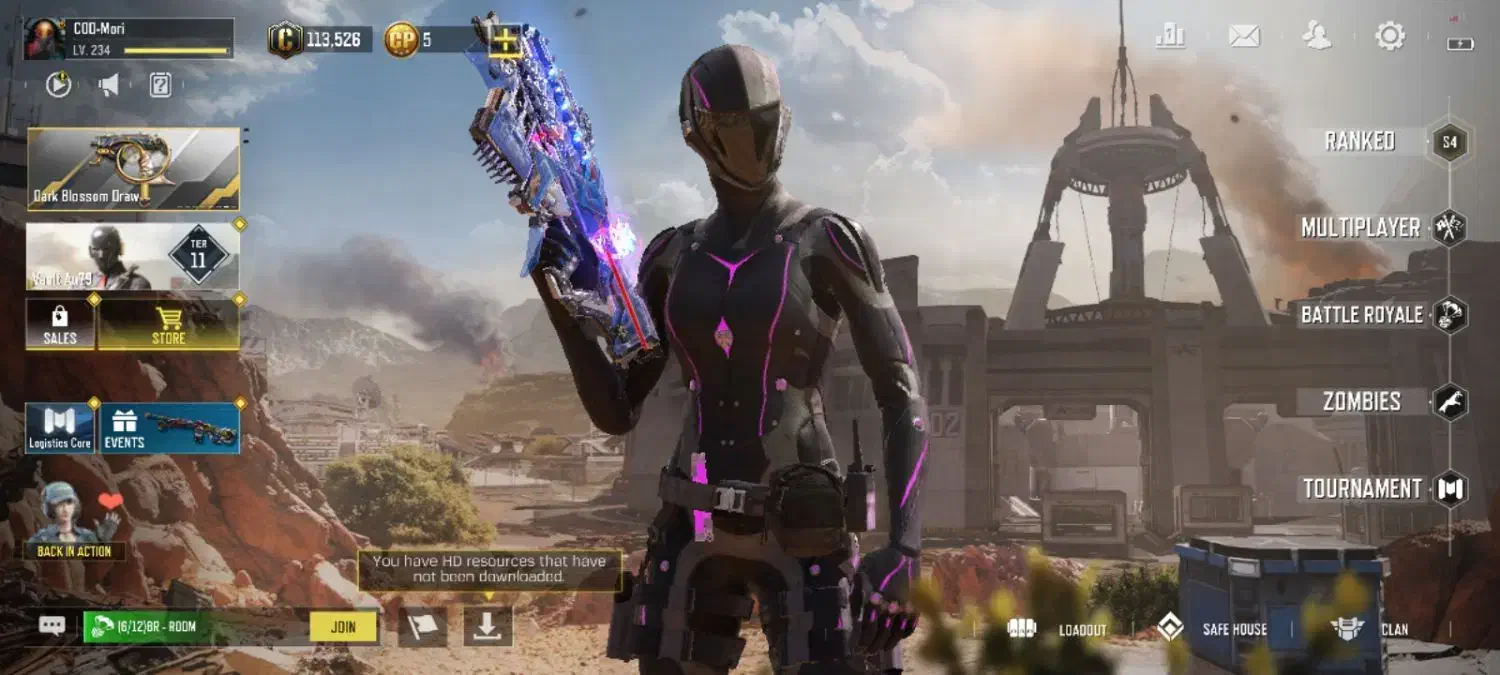Download HD resources via download icon

point(488,626)
